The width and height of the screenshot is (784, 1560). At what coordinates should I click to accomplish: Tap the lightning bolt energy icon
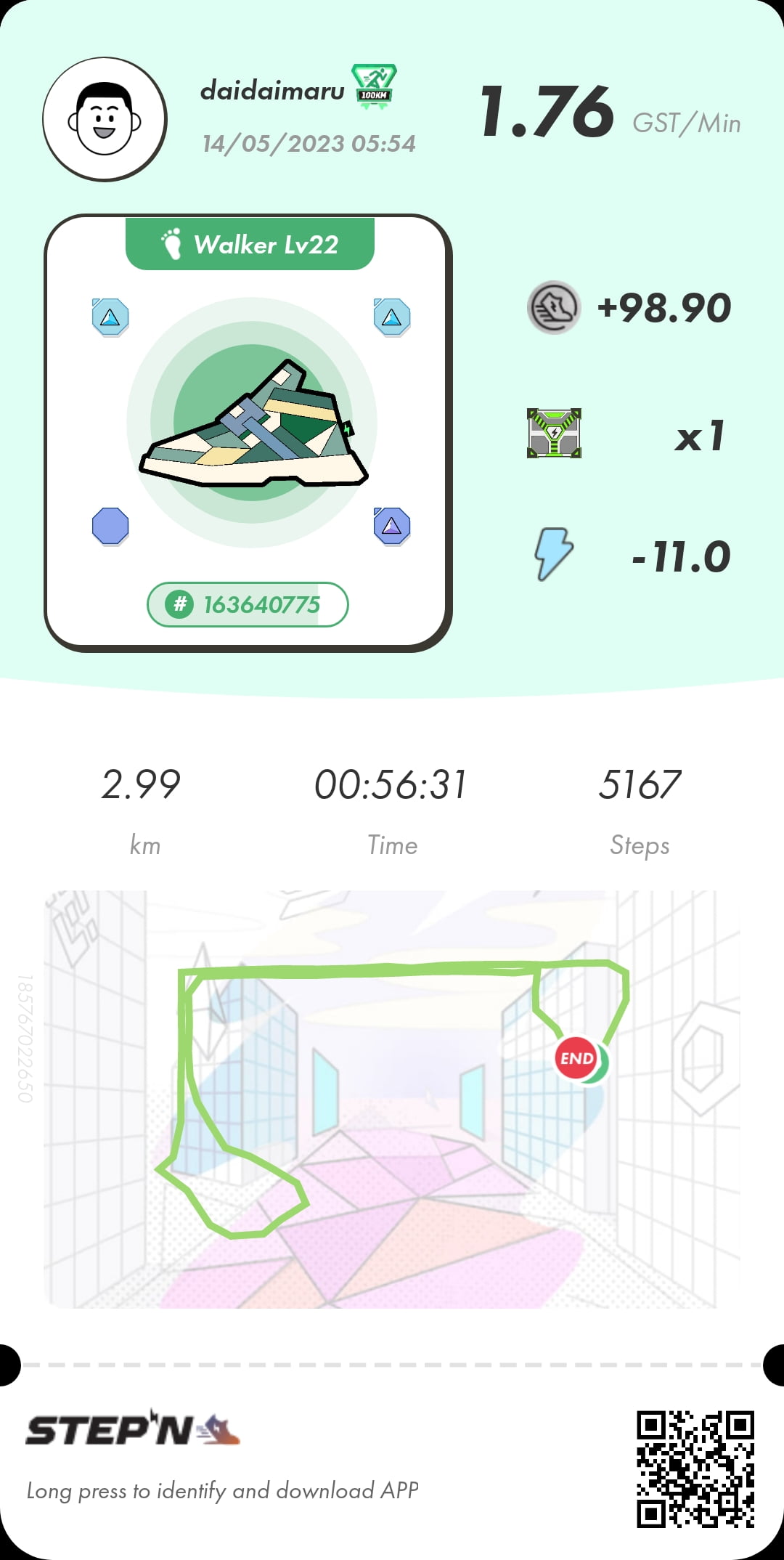554,554
